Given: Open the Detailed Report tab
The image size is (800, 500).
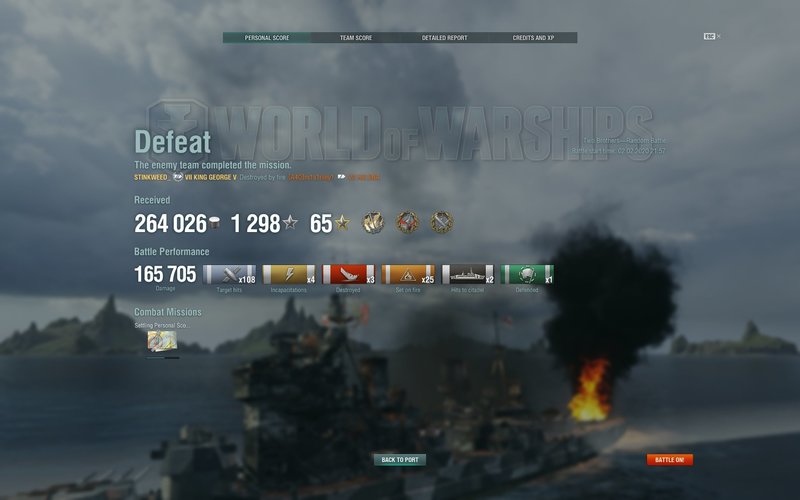Looking at the screenshot, I should [x=444, y=38].
